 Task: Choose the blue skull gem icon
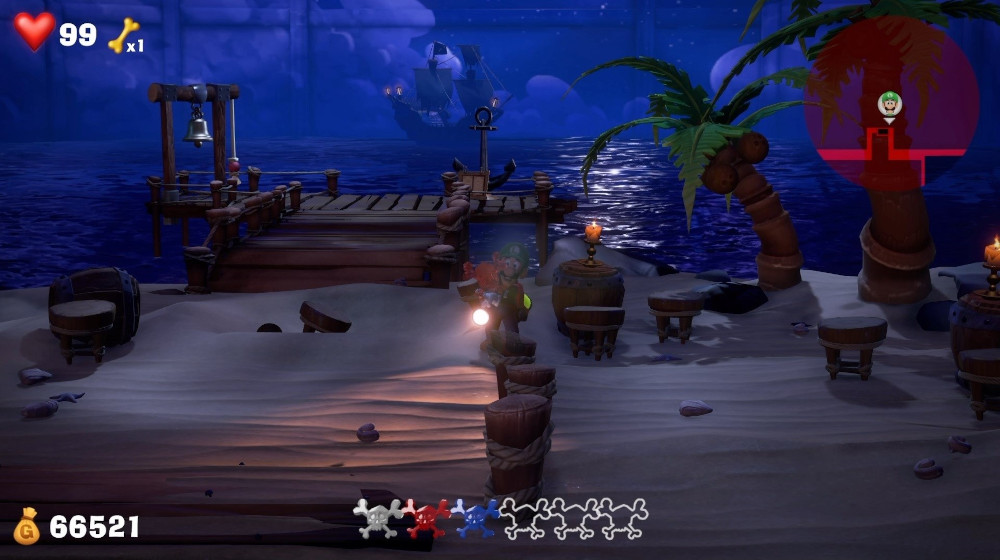(475, 518)
